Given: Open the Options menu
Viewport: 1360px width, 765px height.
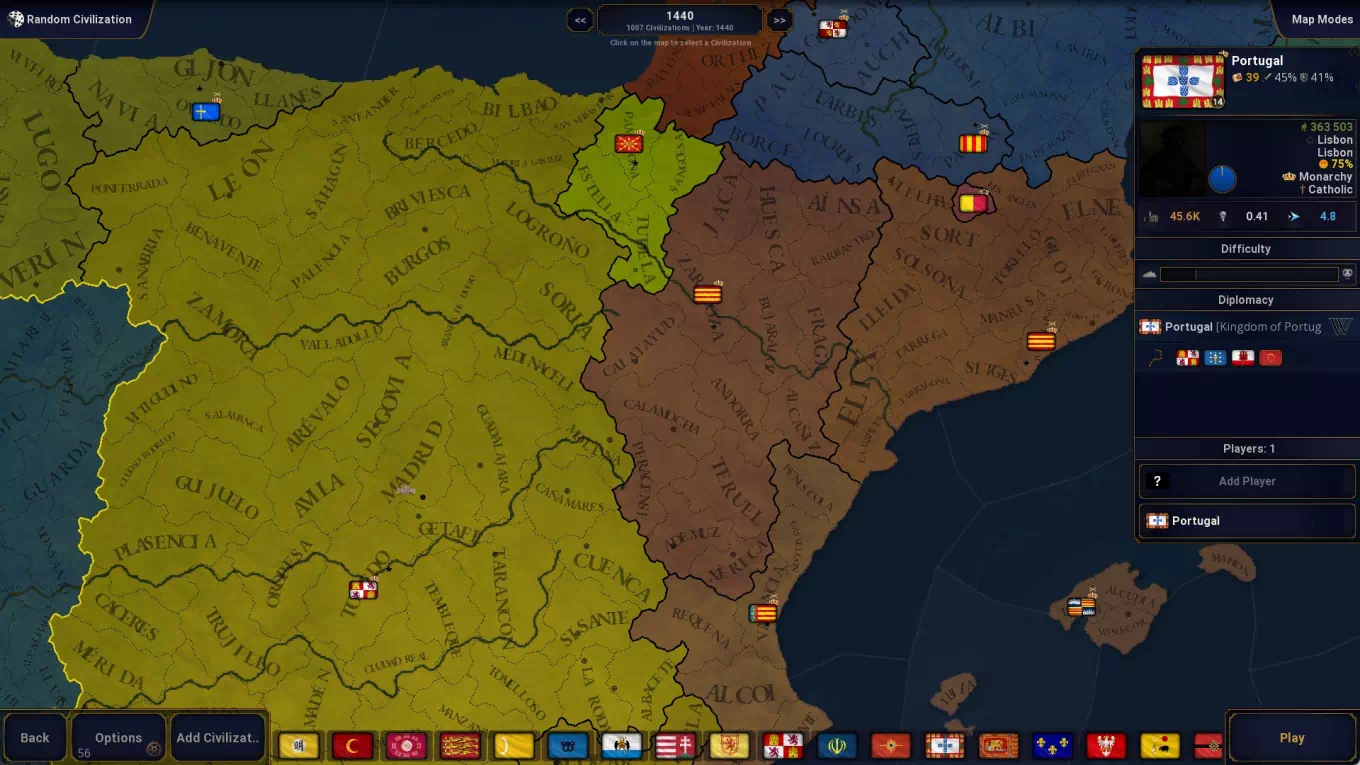Looking at the screenshot, I should pyautogui.click(x=118, y=738).
